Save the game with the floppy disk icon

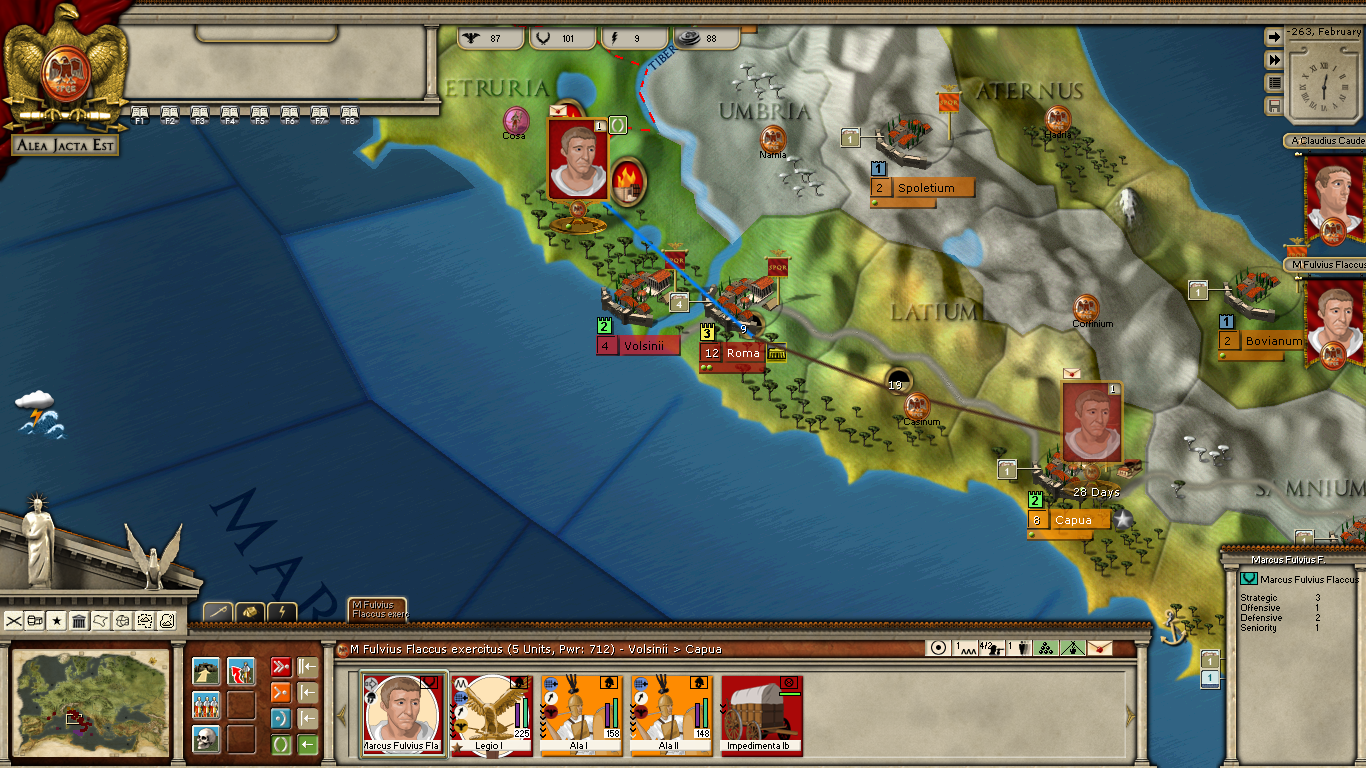point(1274,106)
